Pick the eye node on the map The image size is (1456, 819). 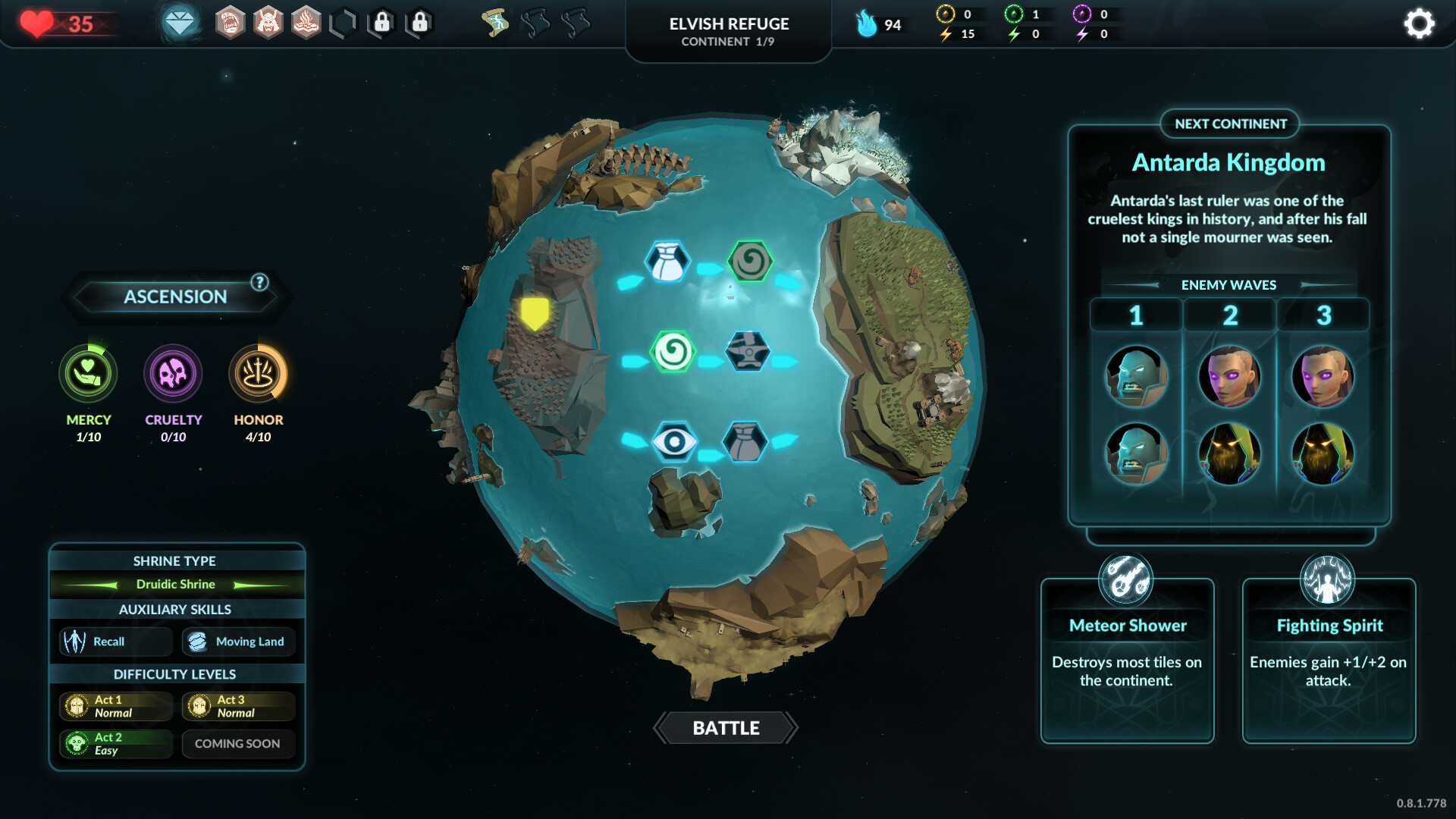pyautogui.click(x=674, y=441)
